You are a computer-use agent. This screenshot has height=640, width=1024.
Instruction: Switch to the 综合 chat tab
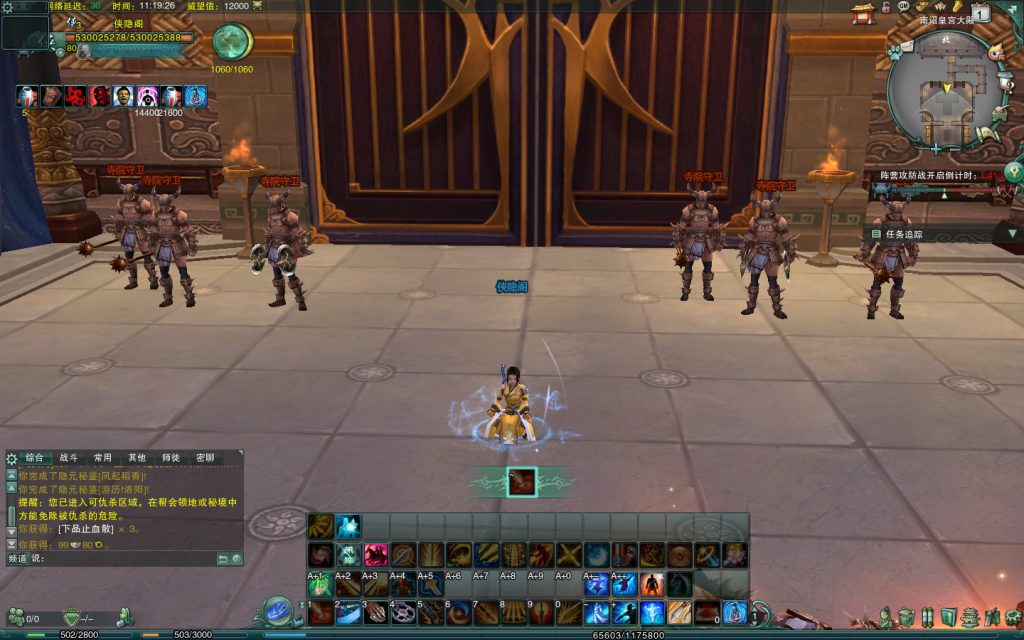tap(35, 457)
